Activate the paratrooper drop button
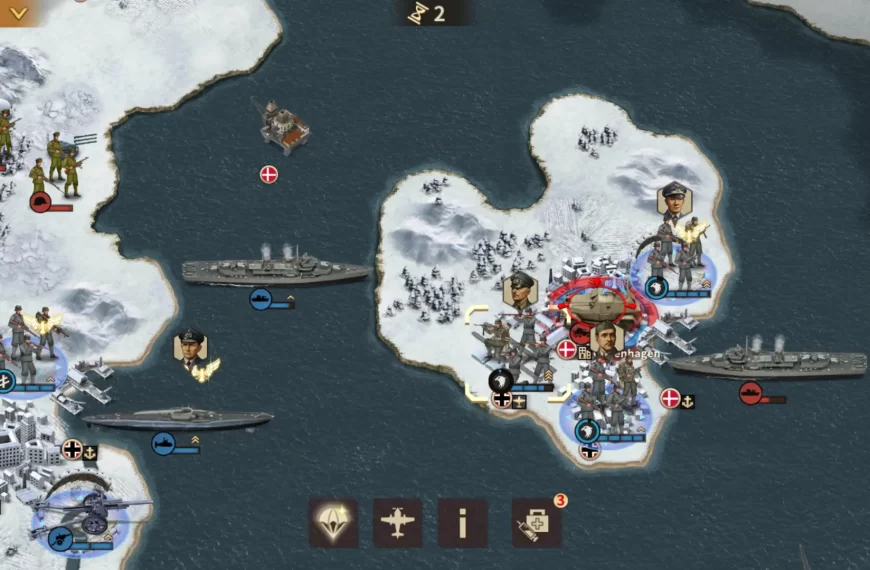 pyautogui.click(x=333, y=523)
